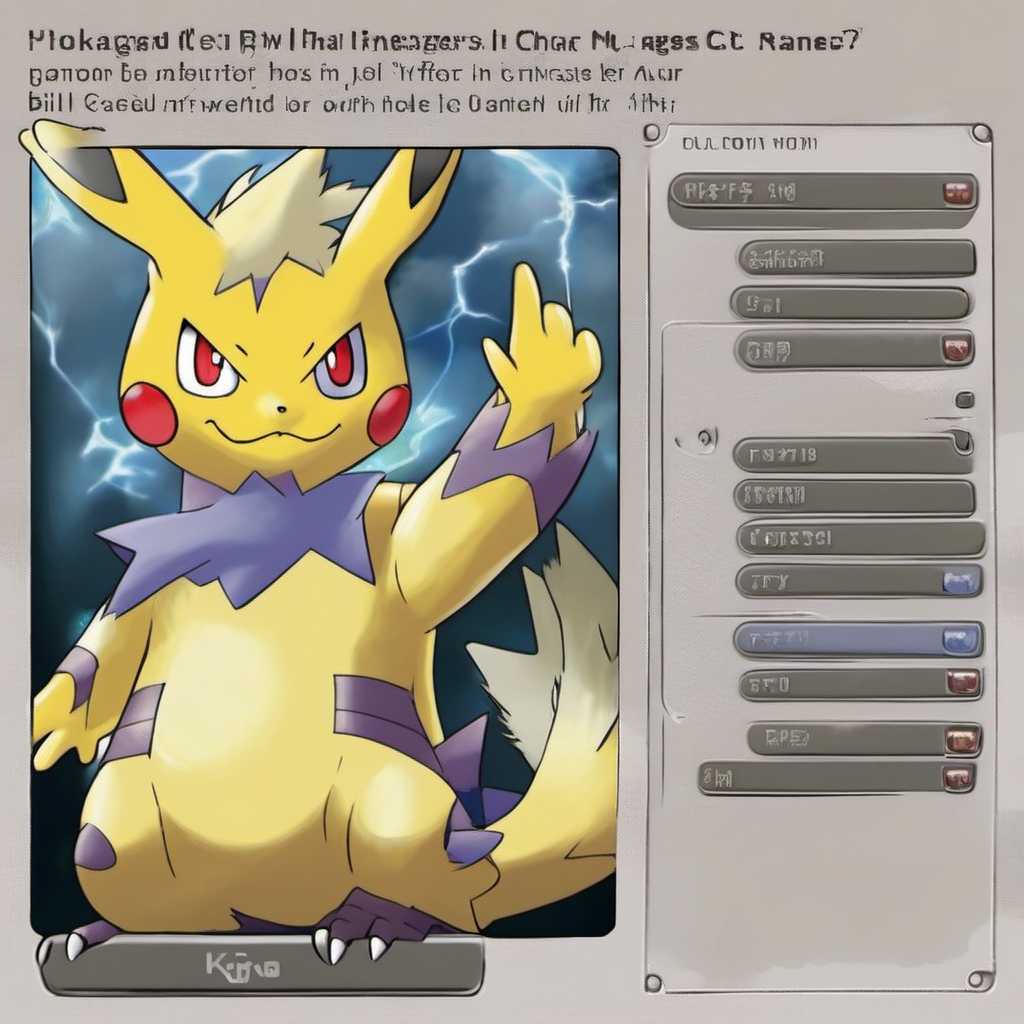Click the name plate beneath the creature portrait
The image size is (1024, 1024).
pos(260,966)
